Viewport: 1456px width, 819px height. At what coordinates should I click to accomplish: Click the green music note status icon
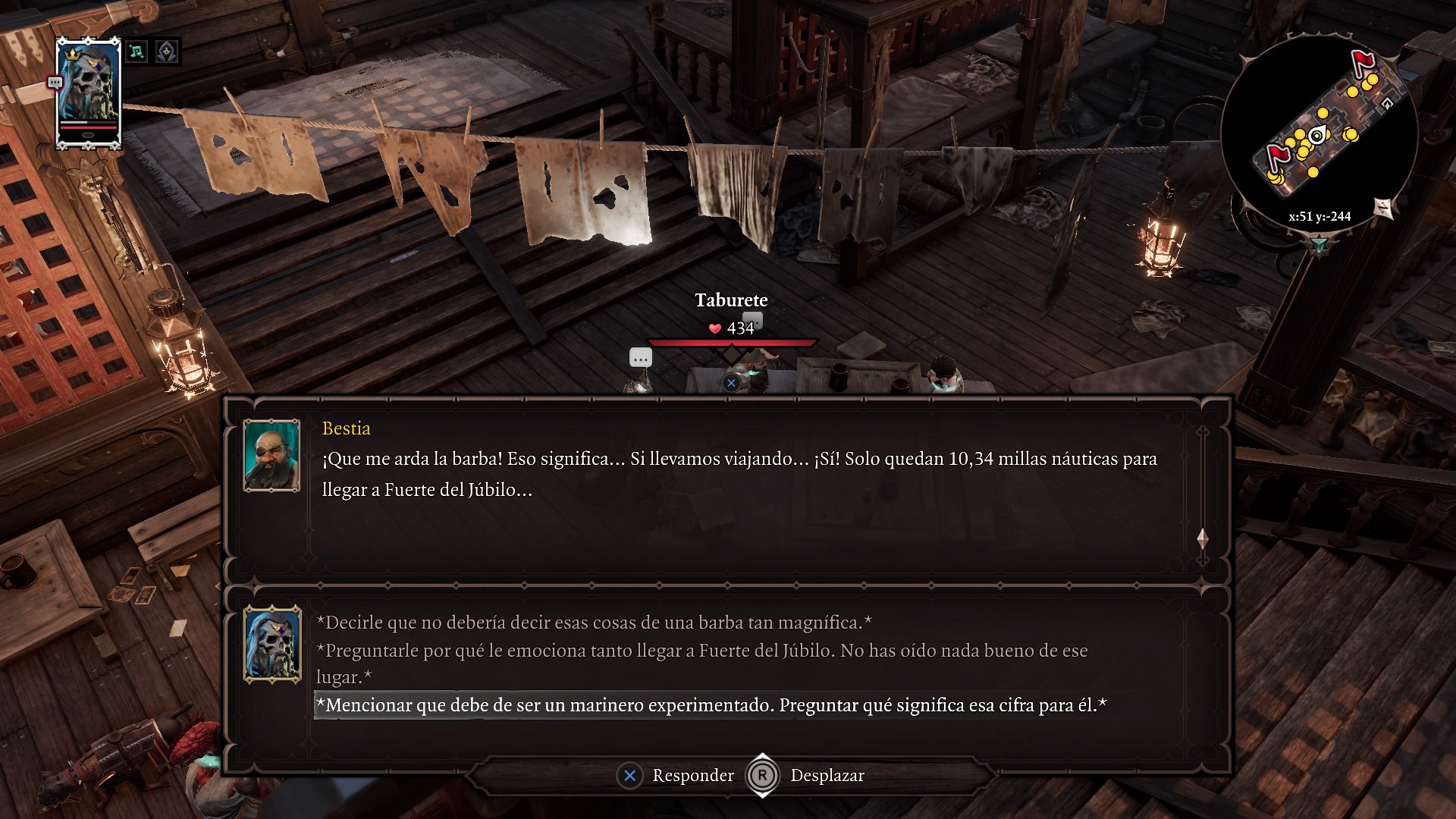pyautogui.click(x=136, y=52)
